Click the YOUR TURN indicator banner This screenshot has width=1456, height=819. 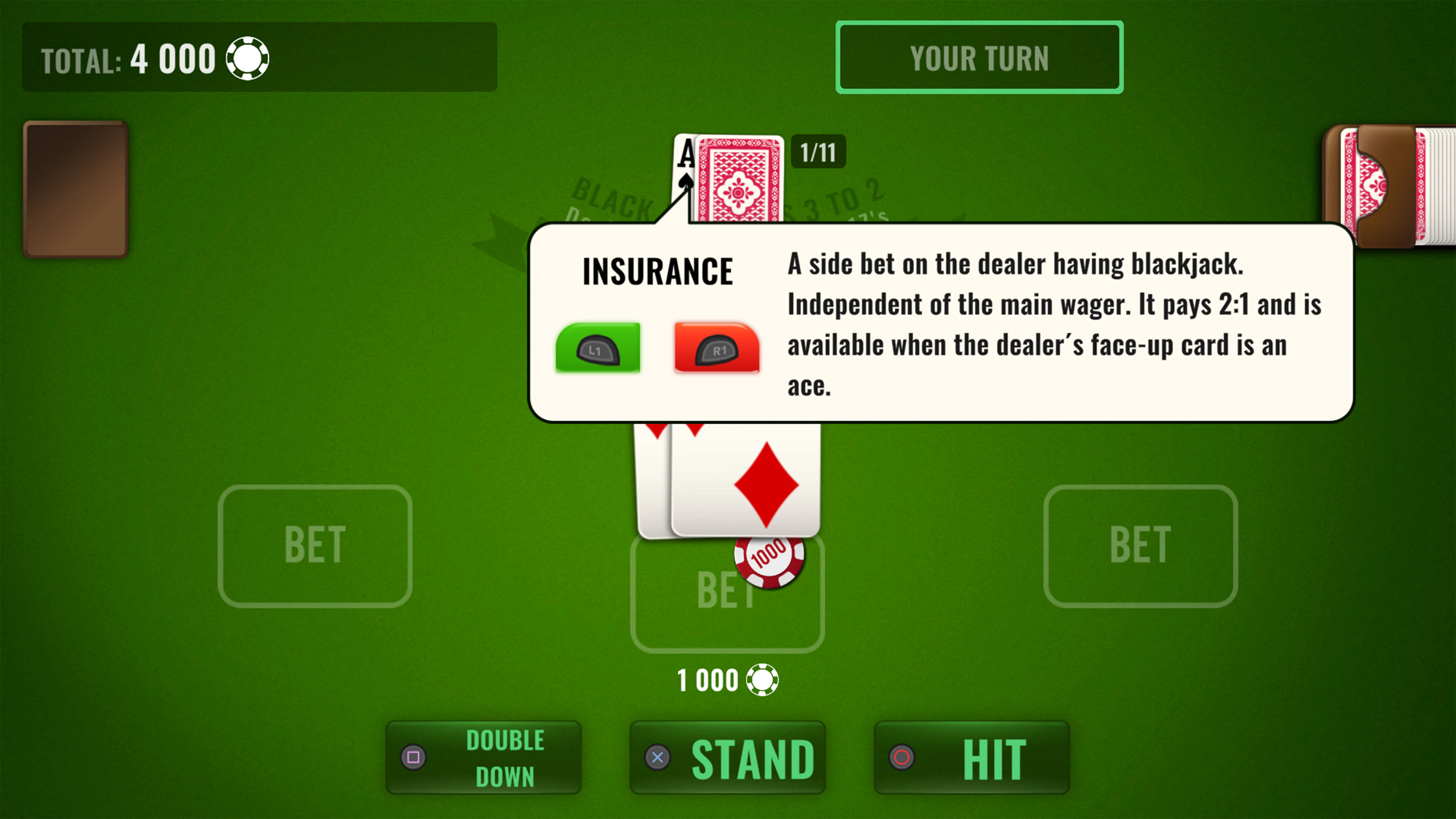[x=979, y=57]
